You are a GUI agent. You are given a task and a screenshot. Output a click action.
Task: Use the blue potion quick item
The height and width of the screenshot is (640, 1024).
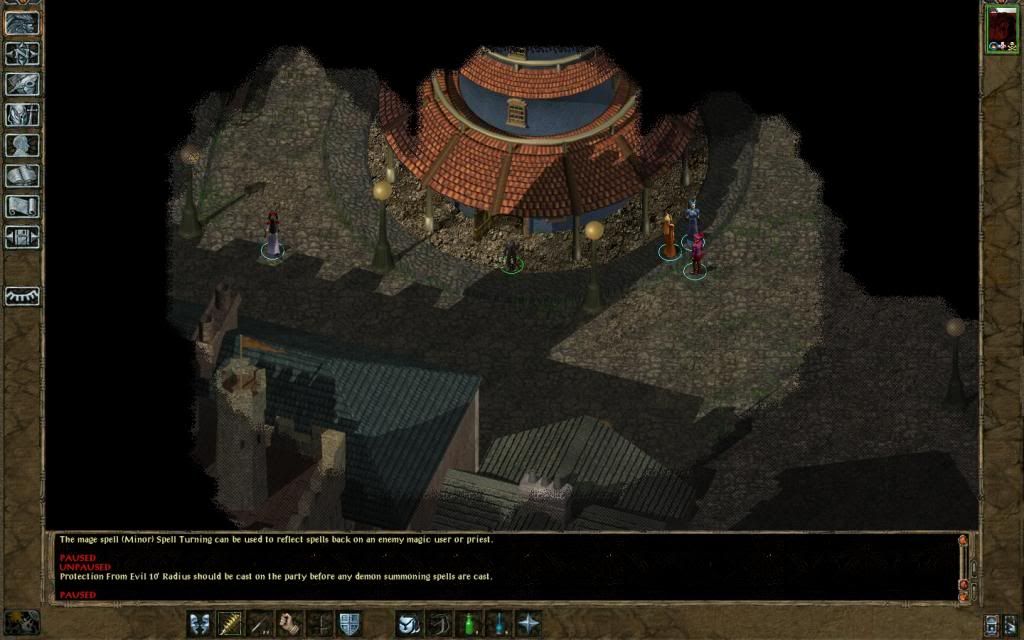(498, 623)
